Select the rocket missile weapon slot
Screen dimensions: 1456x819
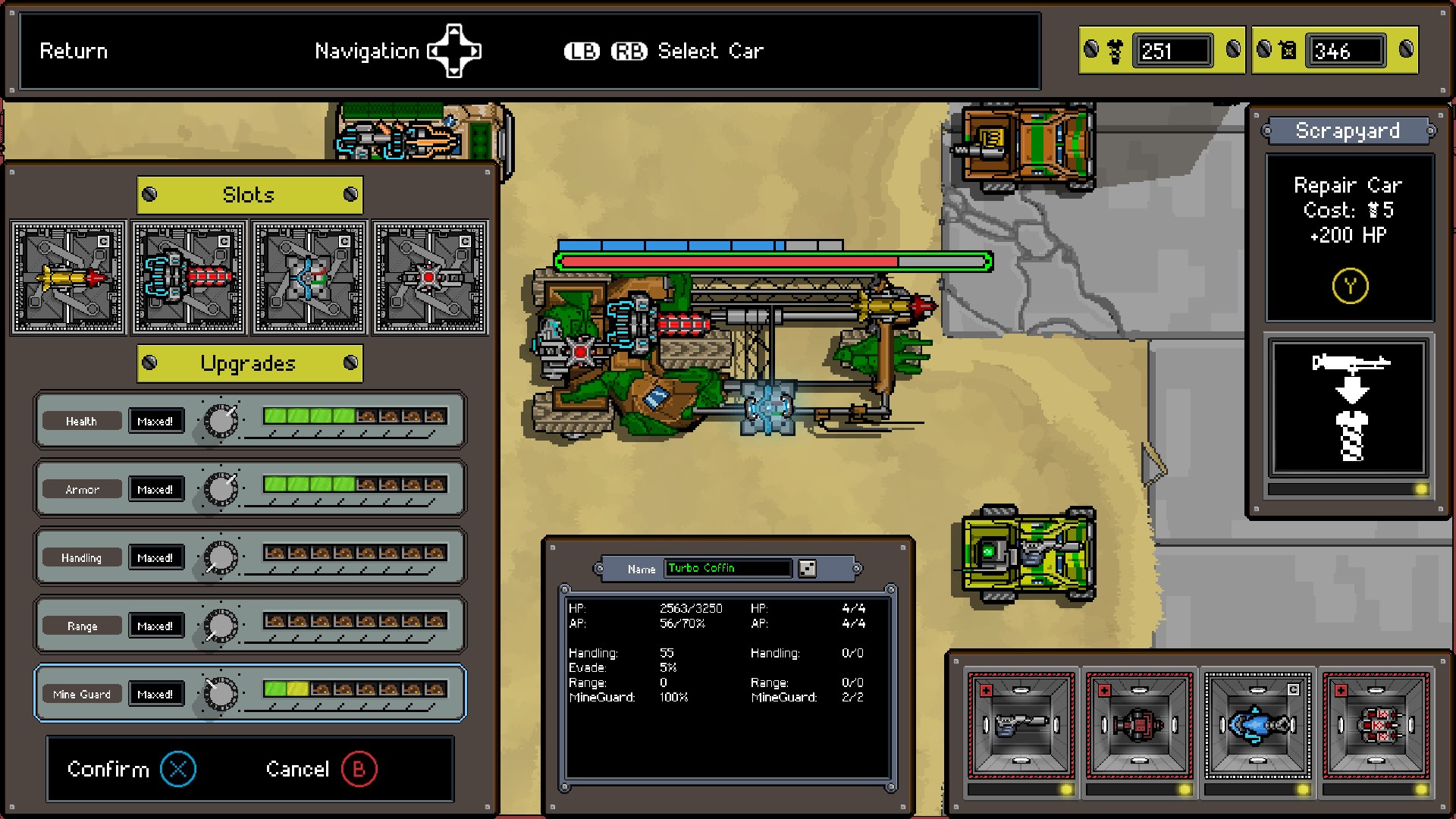click(x=67, y=278)
